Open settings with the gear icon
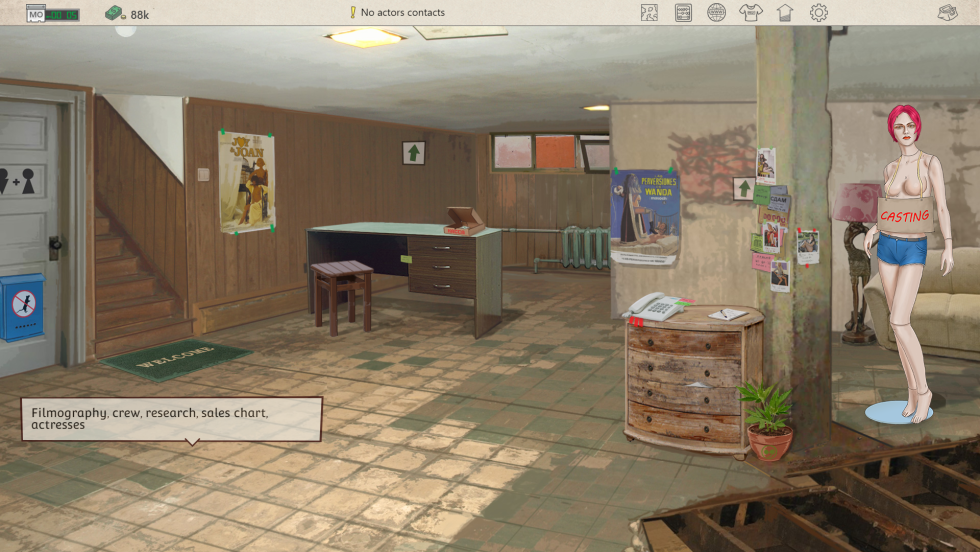This screenshot has height=552, width=980. 819,13
